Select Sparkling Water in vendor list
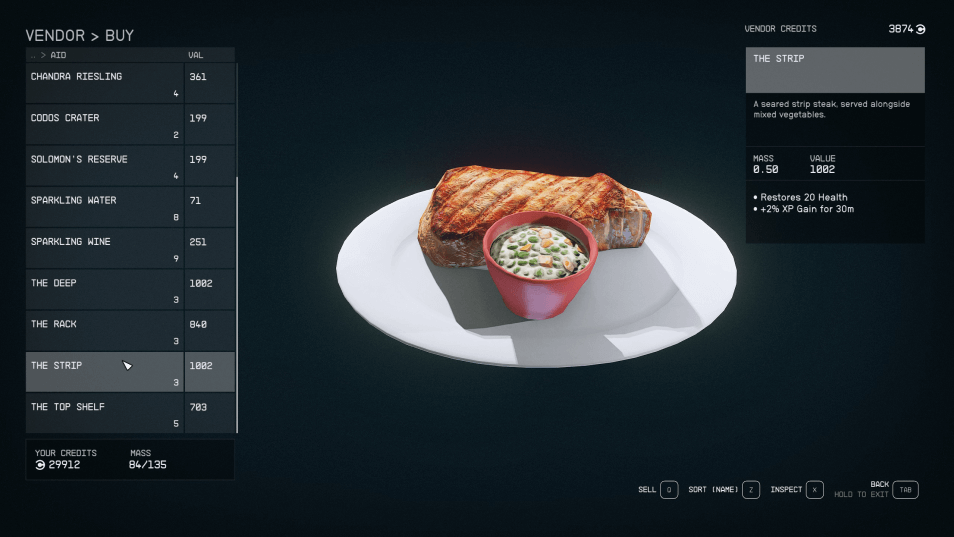 105,207
